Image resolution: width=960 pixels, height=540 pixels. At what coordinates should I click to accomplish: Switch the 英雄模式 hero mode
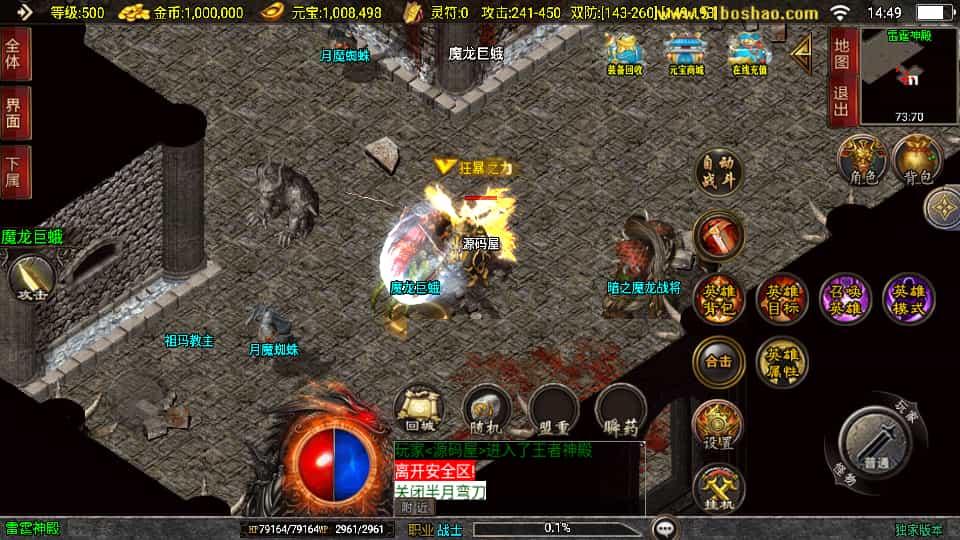tap(908, 299)
